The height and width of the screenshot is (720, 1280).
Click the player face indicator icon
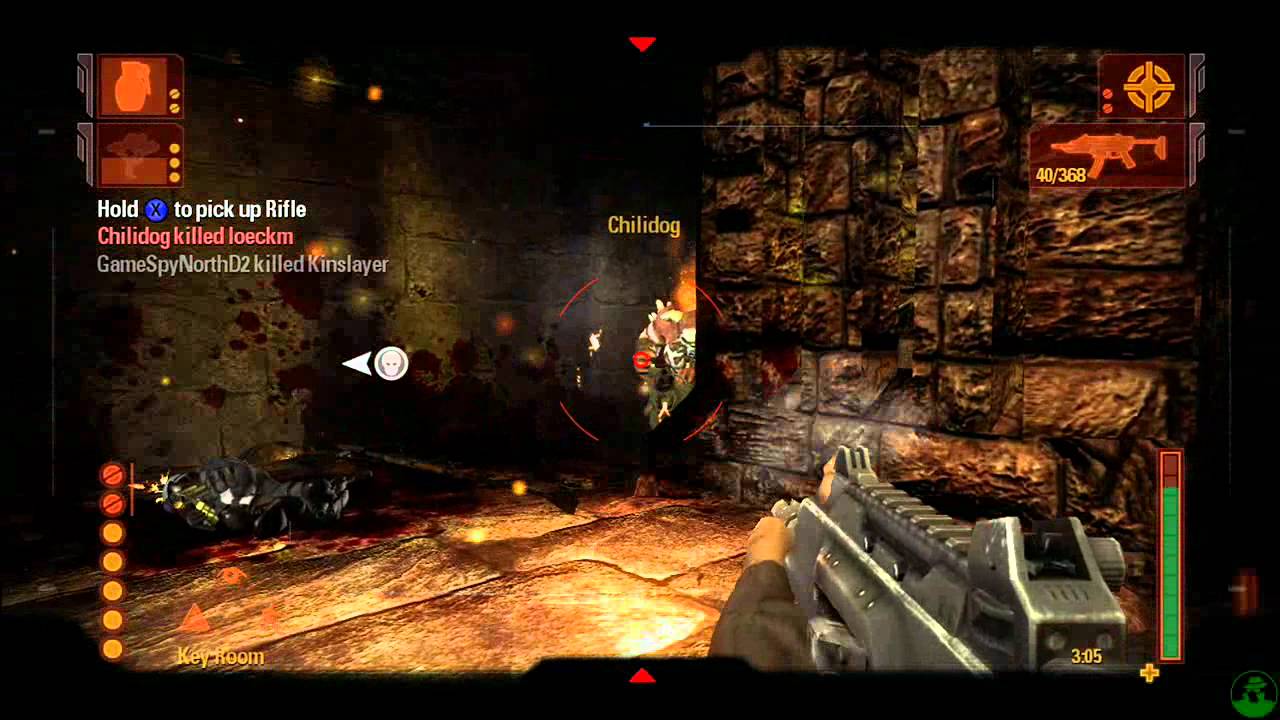coord(389,364)
